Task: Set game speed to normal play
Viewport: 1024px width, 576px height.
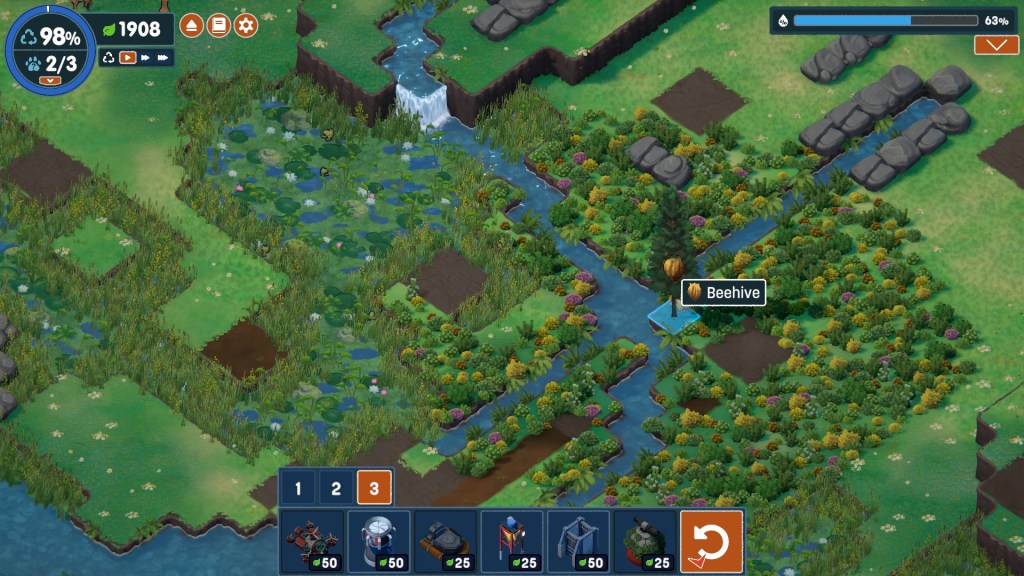Action: (128, 58)
